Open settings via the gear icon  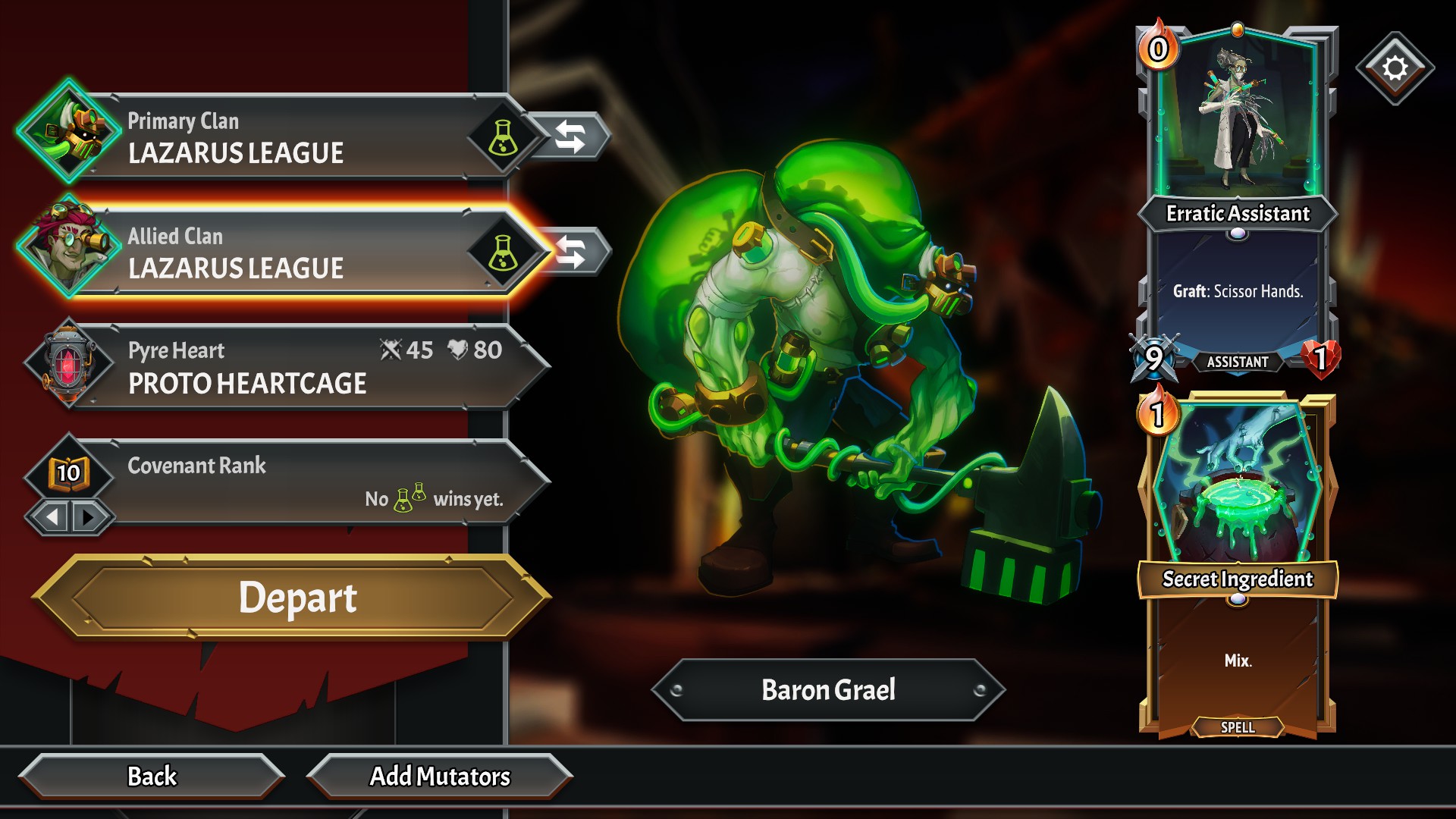coord(1395,68)
